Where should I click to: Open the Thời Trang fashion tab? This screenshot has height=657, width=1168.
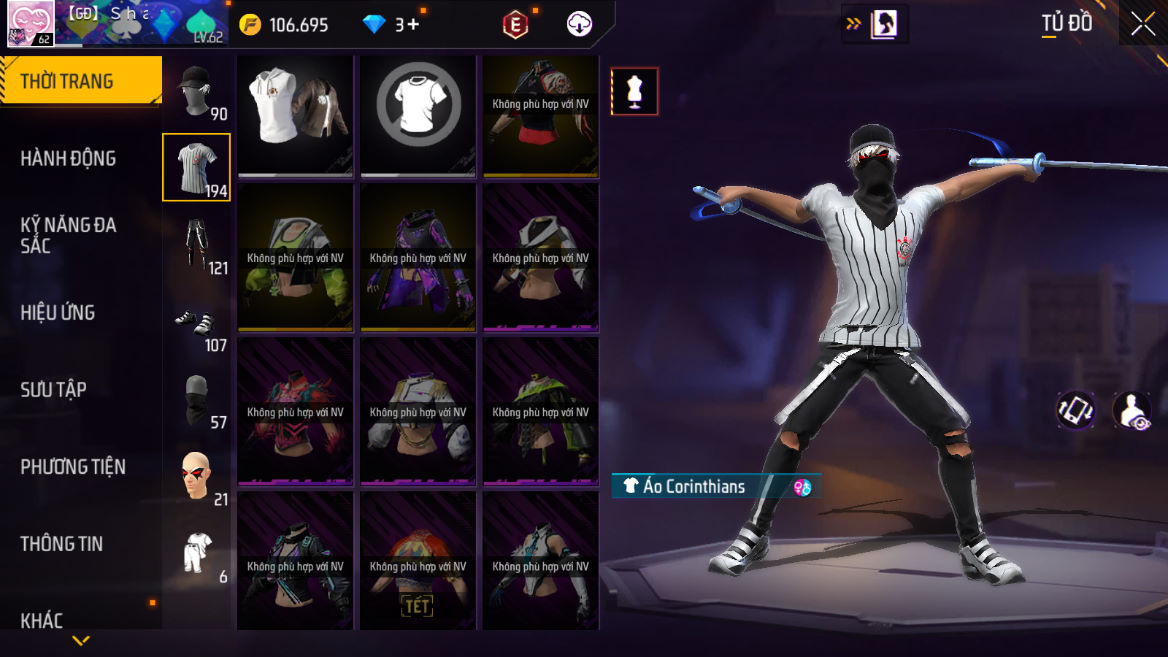tap(80, 81)
